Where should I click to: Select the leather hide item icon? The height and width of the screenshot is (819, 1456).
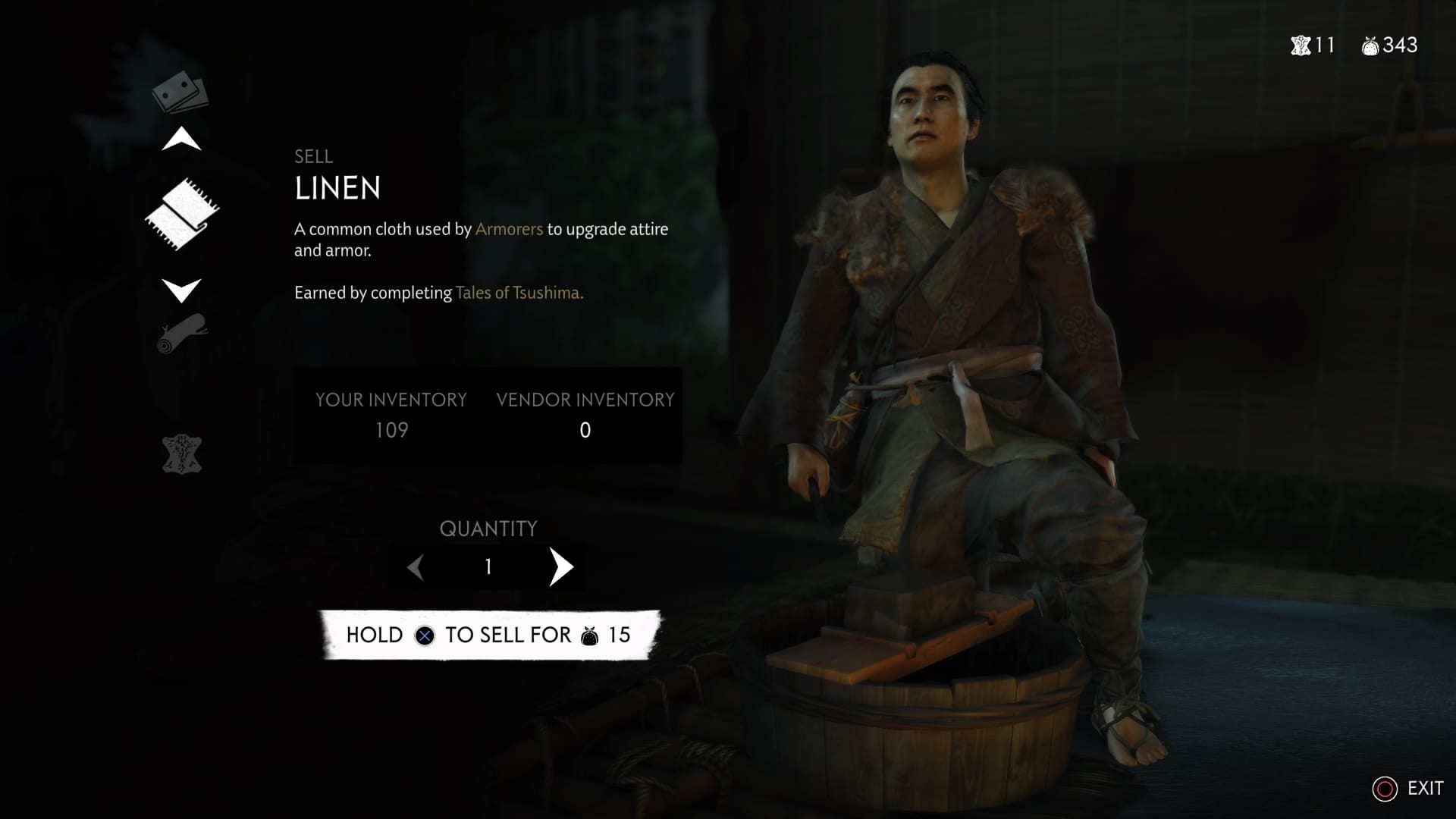[182, 454]
